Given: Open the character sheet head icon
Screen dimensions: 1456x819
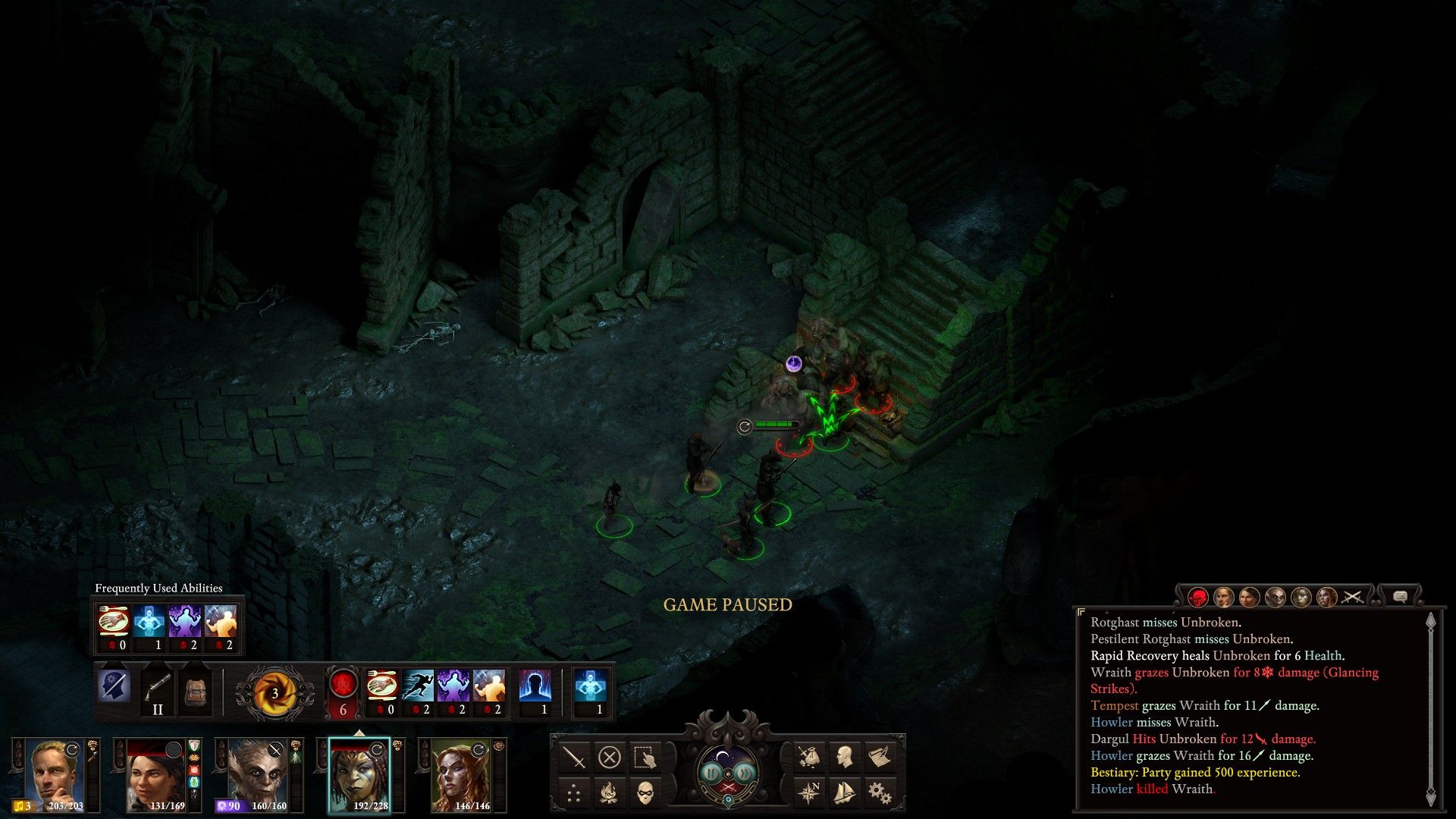Looking at the screenshot, I should tap(844, 757).
